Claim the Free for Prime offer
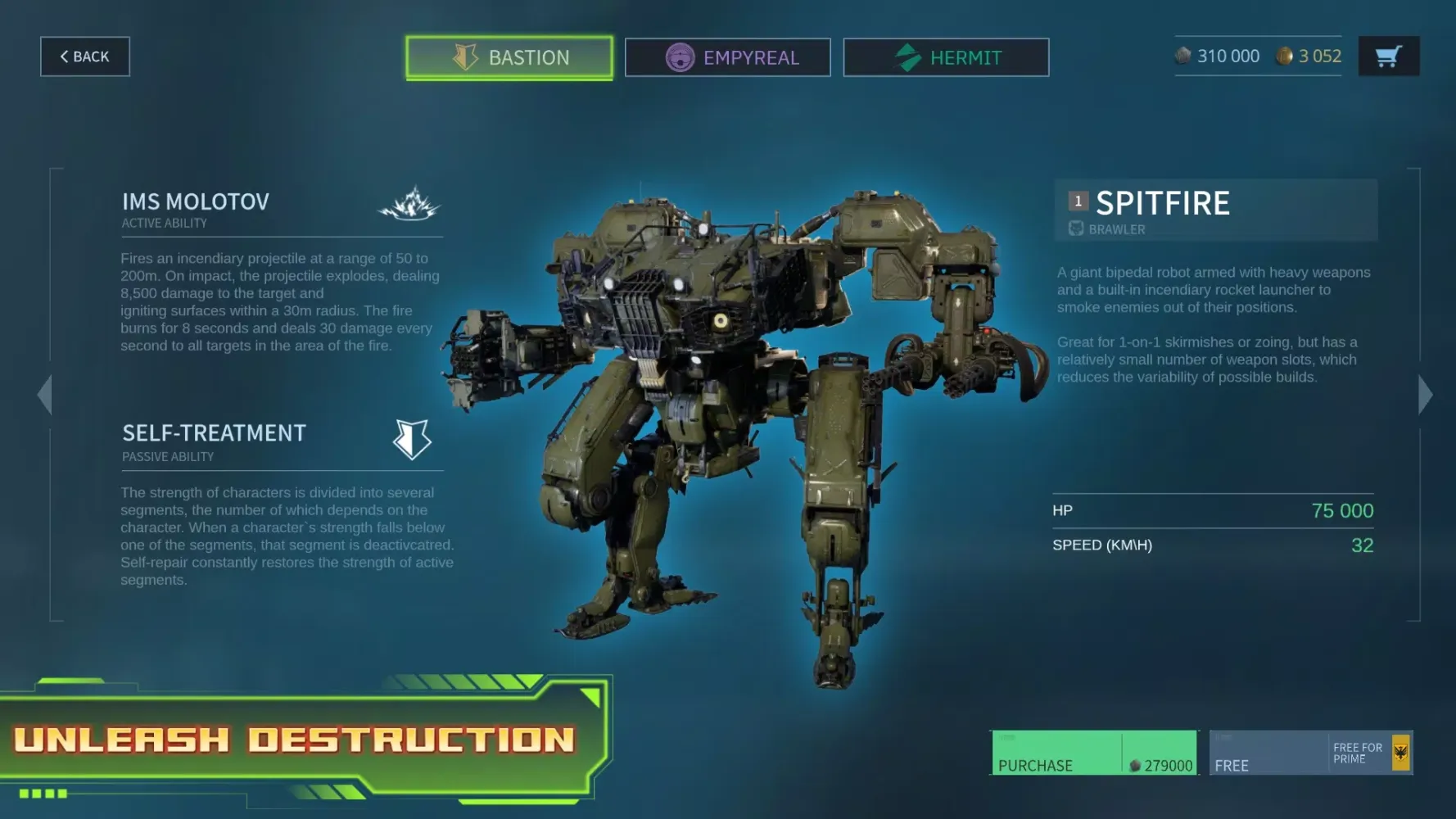 [x=1277, y=755]
